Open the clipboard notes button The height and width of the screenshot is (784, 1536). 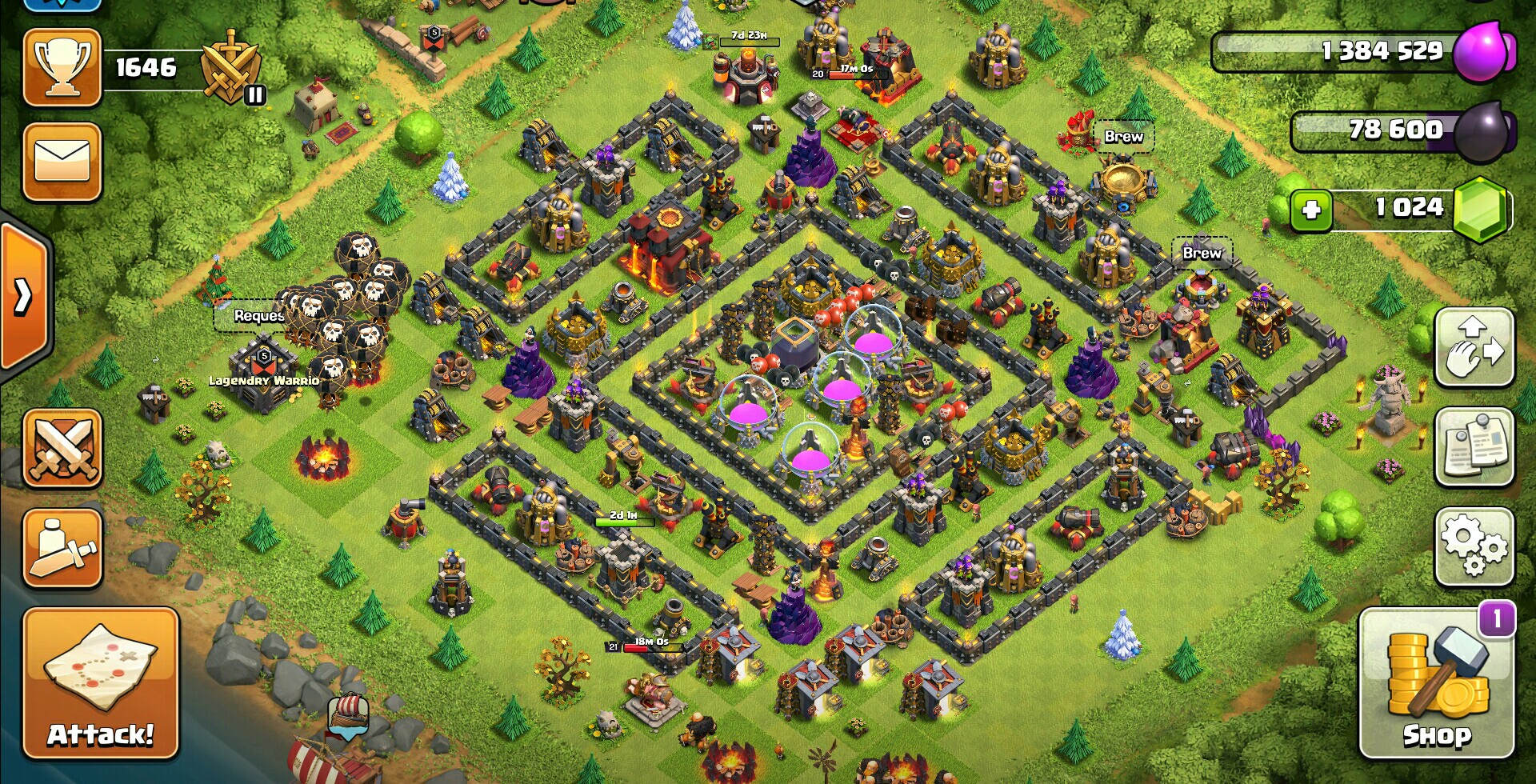pyautogui.click(x=1474, y=447)
